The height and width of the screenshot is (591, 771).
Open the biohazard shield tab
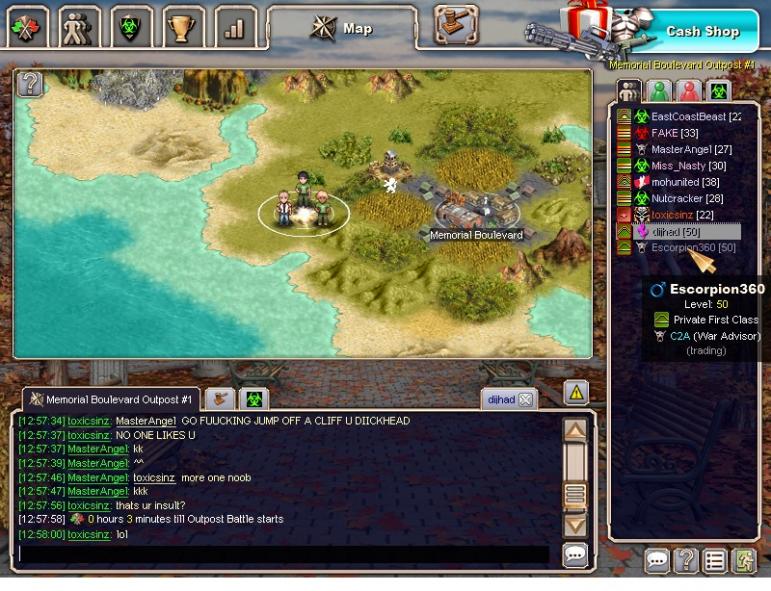click(130, 28)
